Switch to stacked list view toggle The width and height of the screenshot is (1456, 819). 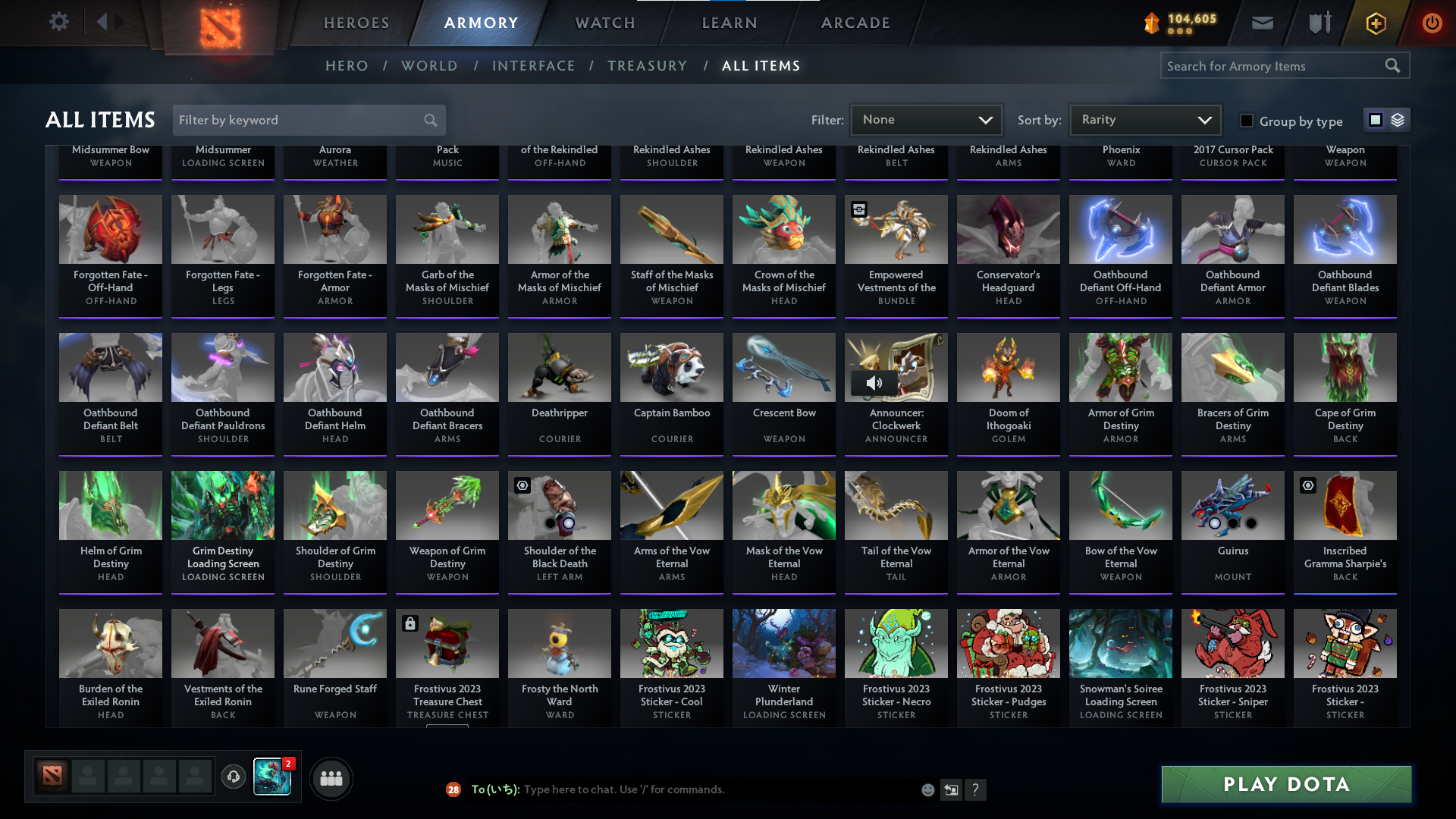(x=1396, y=119)
